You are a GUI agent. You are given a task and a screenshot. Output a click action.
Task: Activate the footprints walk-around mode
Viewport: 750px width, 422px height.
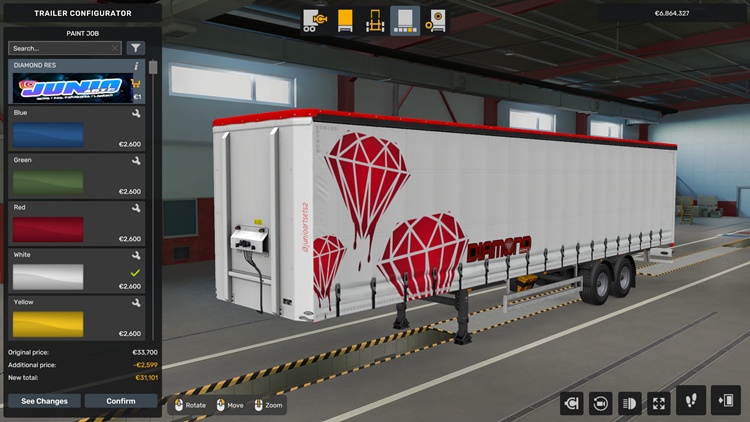(691, 401)
